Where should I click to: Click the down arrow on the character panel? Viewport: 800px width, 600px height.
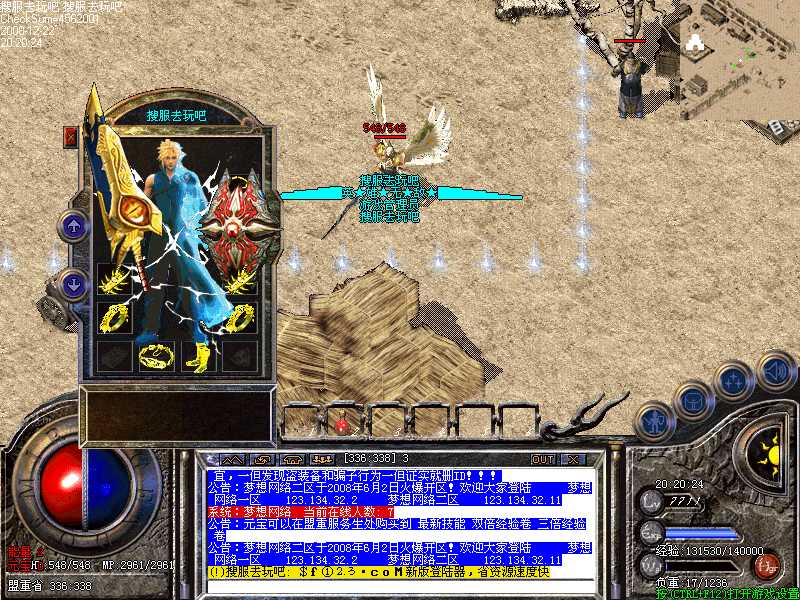tap(74, 284)
